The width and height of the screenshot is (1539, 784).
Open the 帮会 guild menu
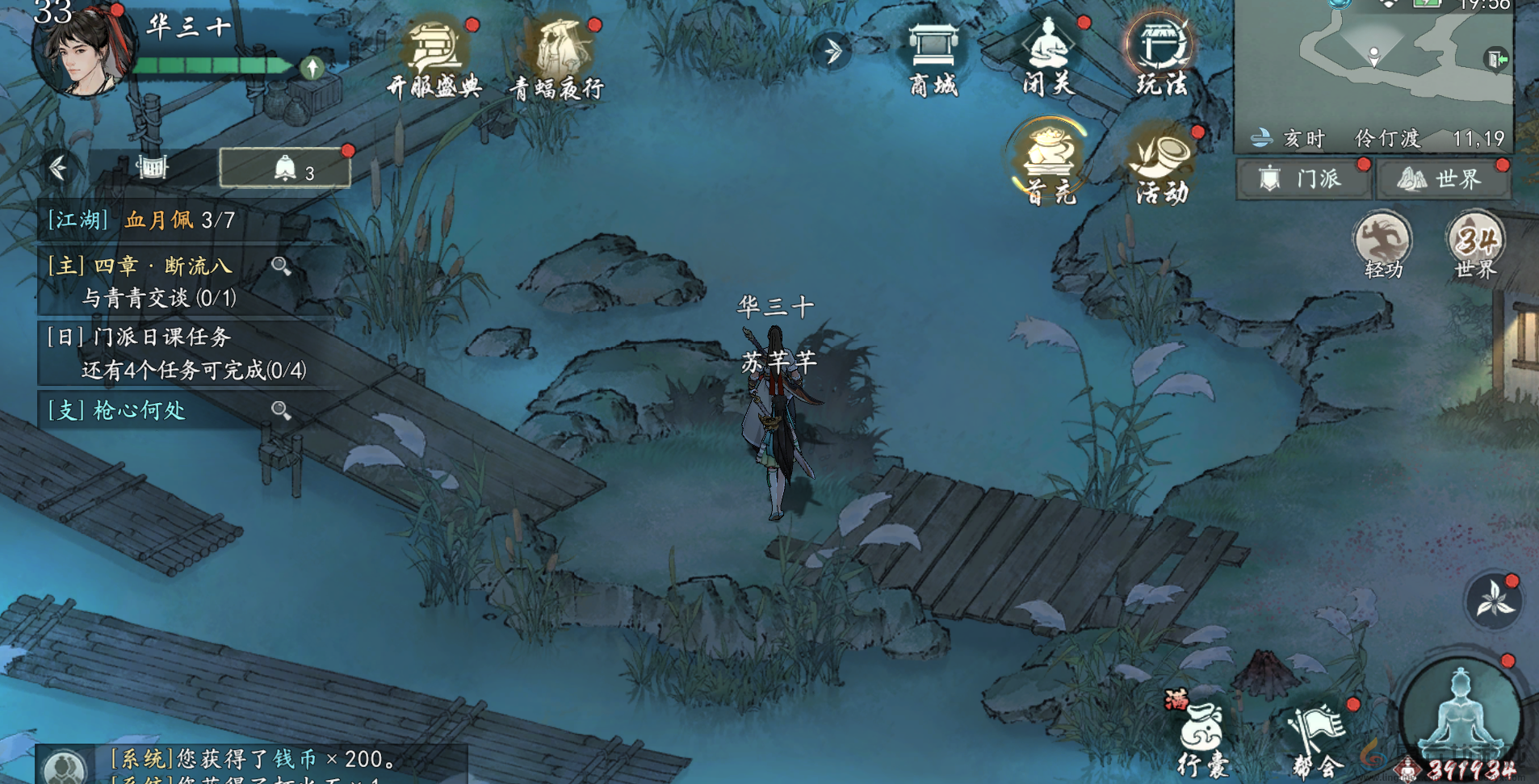(x=1318, y=739)
